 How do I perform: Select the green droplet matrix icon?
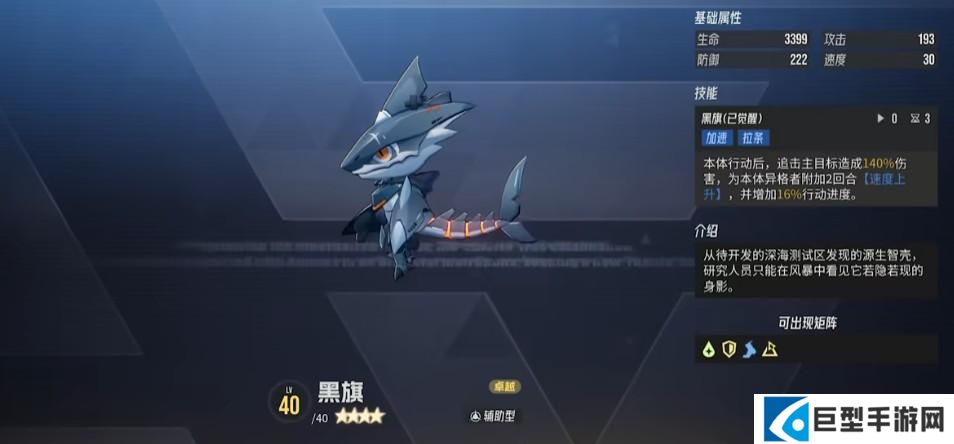click(708, 349)
